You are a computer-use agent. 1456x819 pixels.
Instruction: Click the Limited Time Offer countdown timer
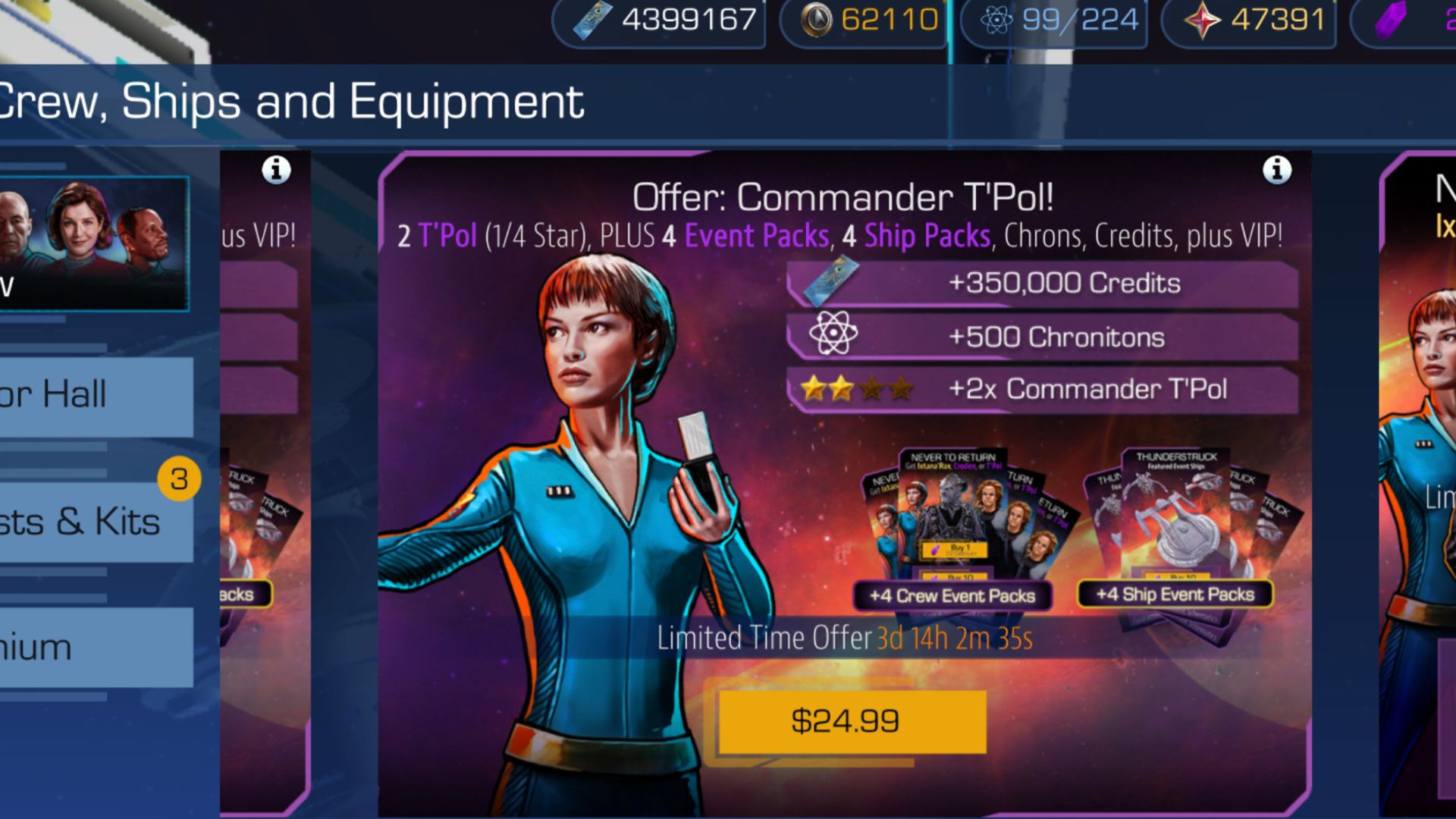(x=954, y=639)
